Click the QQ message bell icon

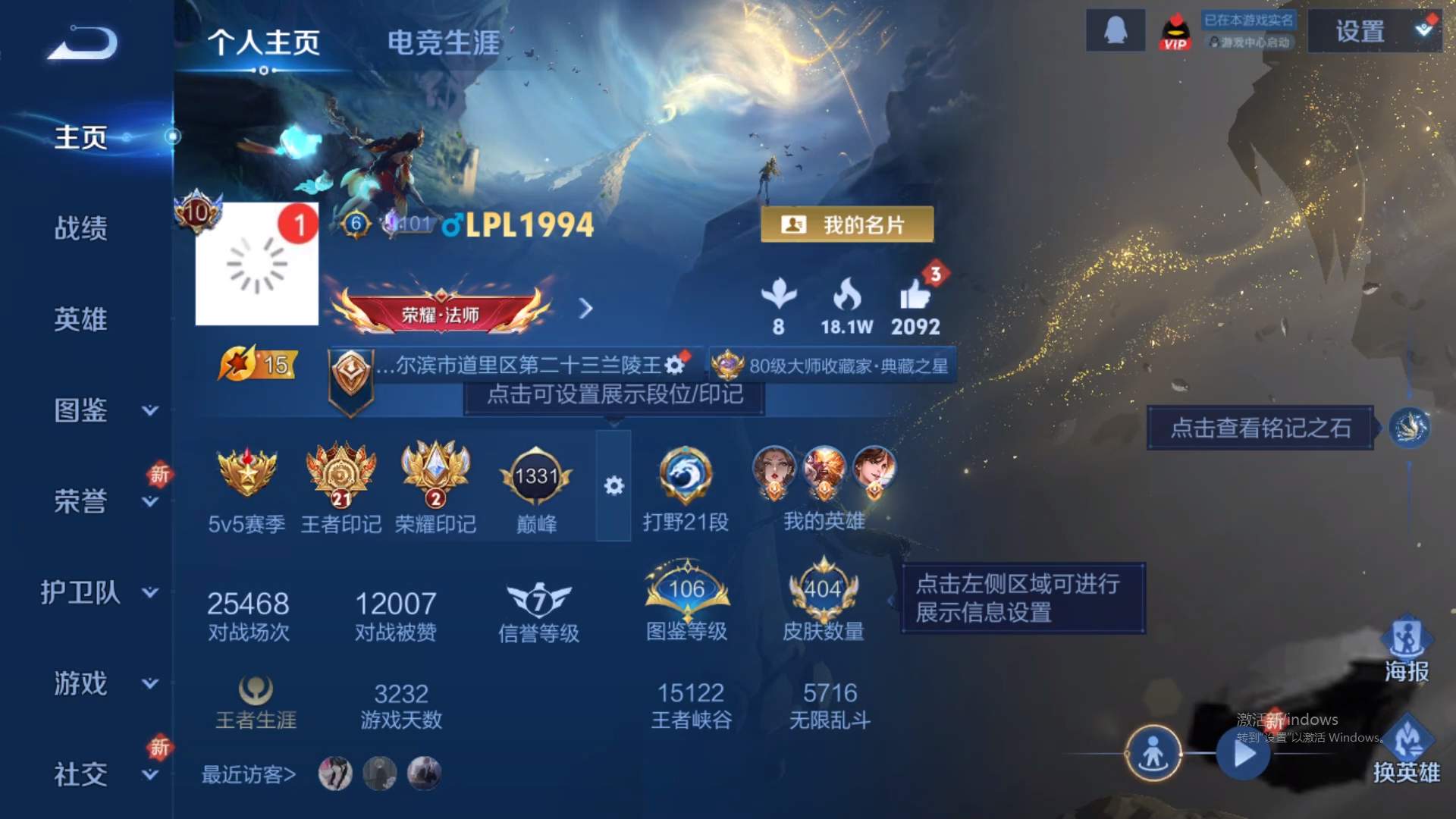(1115, 30)
